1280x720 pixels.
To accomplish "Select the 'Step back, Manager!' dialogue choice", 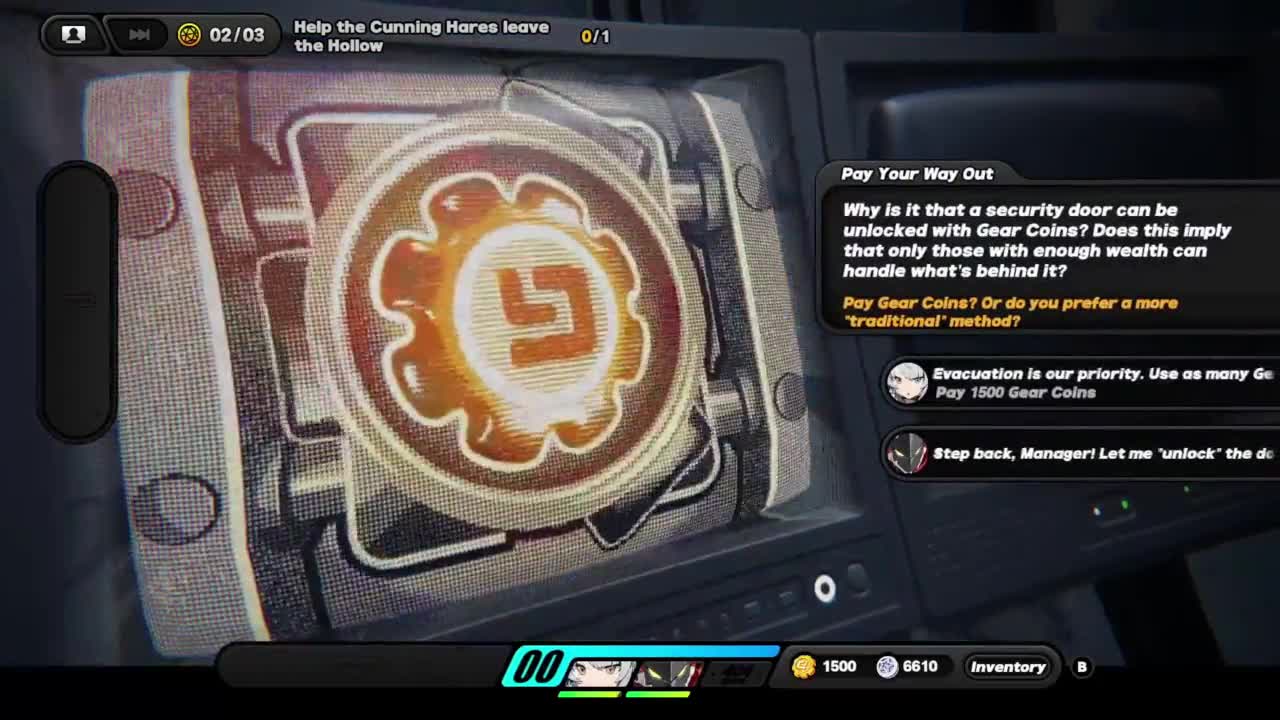I will pyautogui.click(x=1080, y=453).
